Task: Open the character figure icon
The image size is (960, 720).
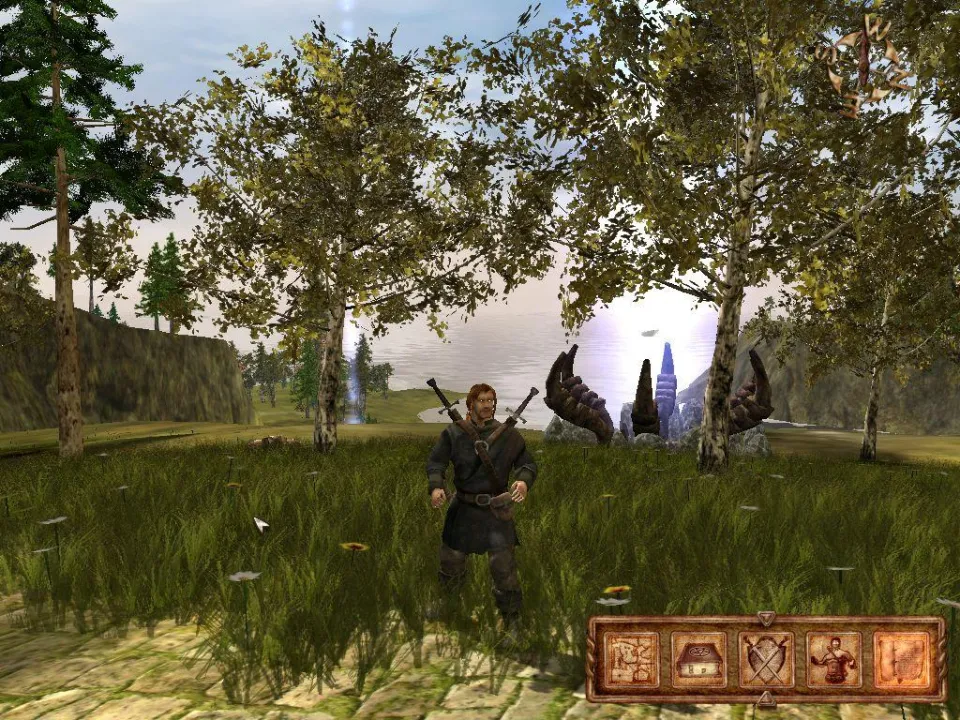Action: coord(833,659)
